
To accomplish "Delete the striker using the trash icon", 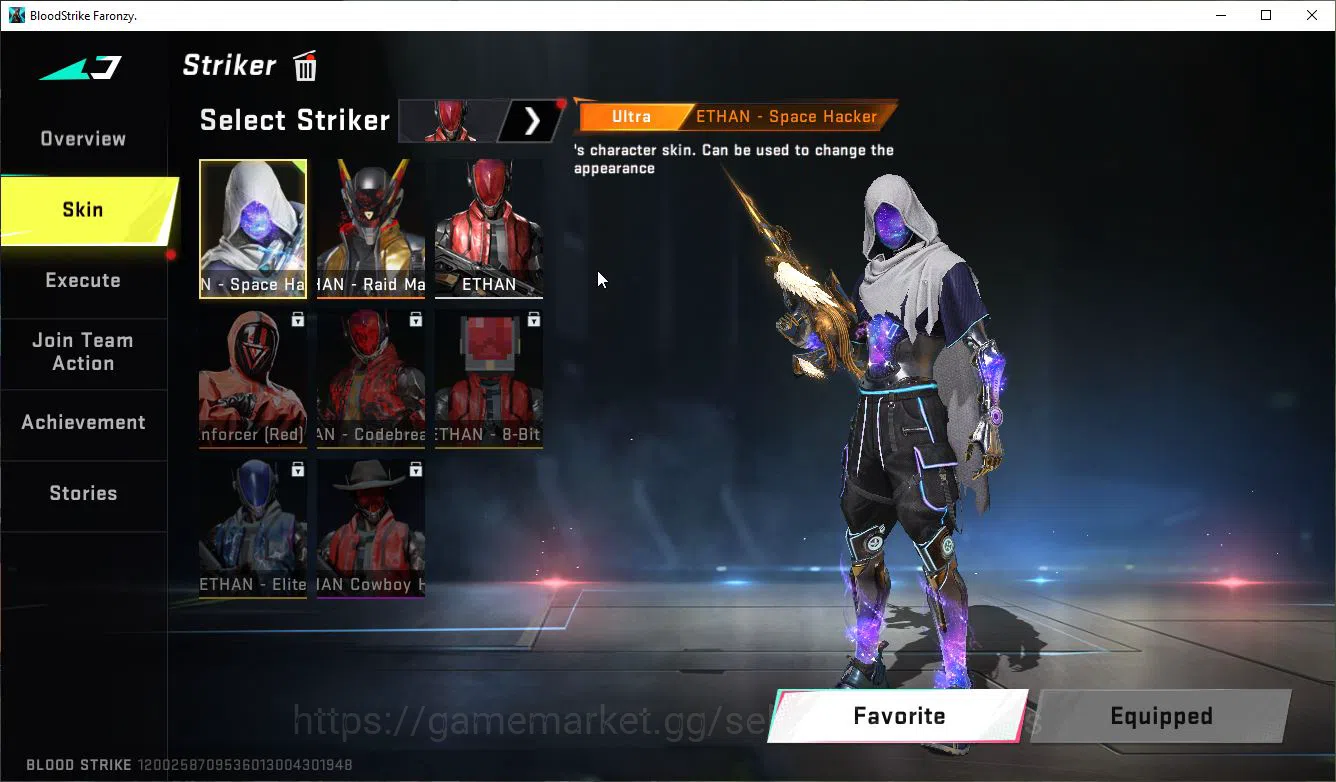I will coord(304,66).
